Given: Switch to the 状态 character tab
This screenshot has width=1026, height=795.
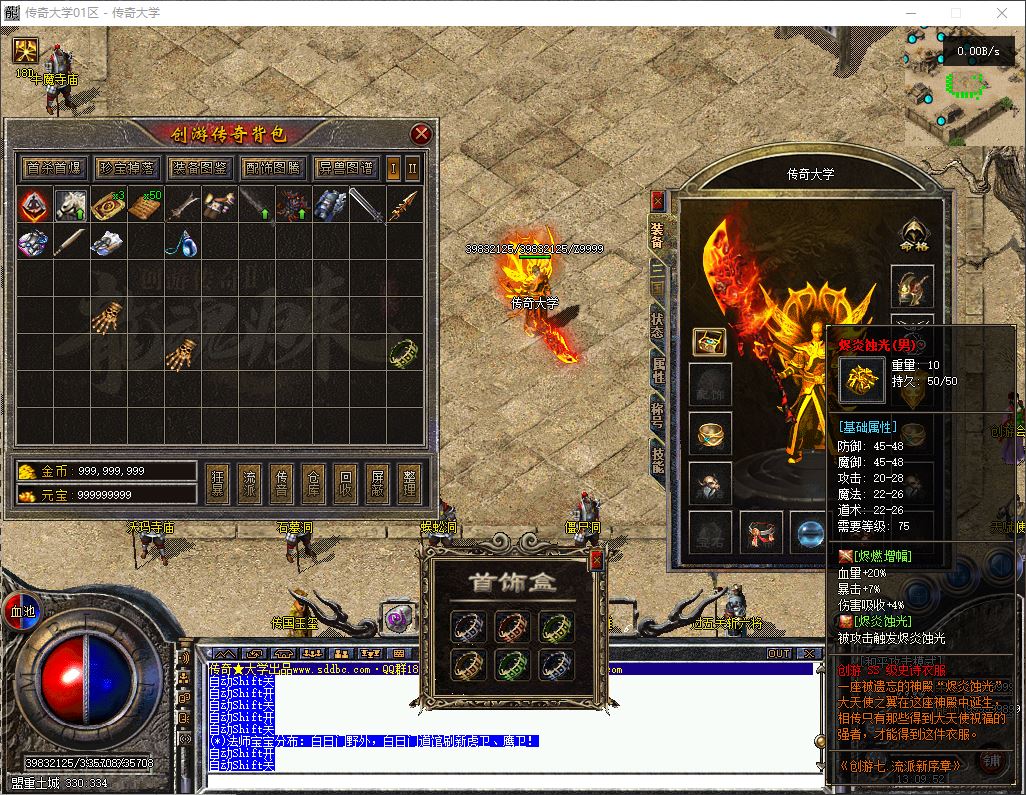Looking at the screenshot, I should click(x=657, y=323).
